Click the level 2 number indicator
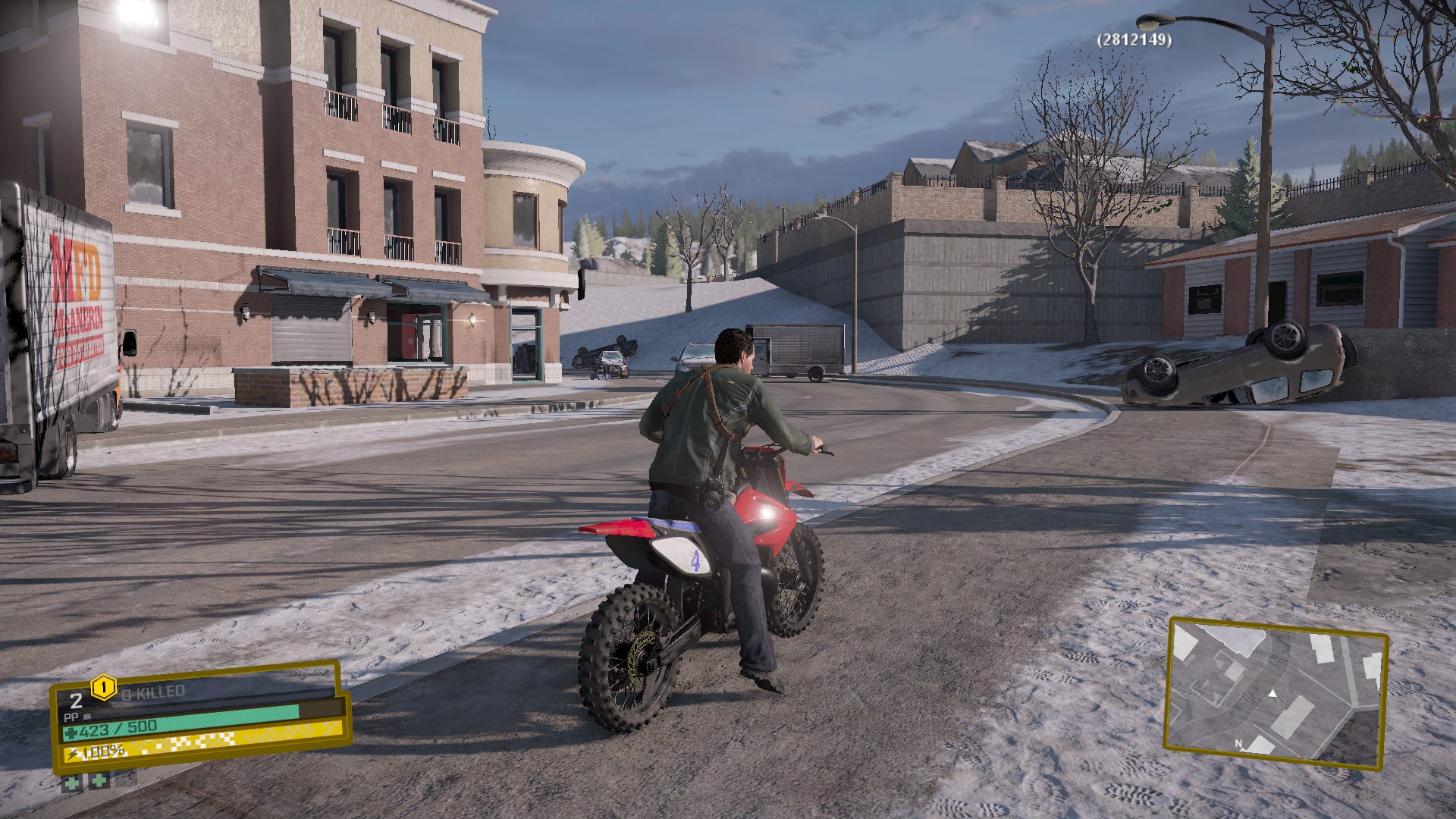Viewport: 1456px width, 819px height. pos(77,701)
